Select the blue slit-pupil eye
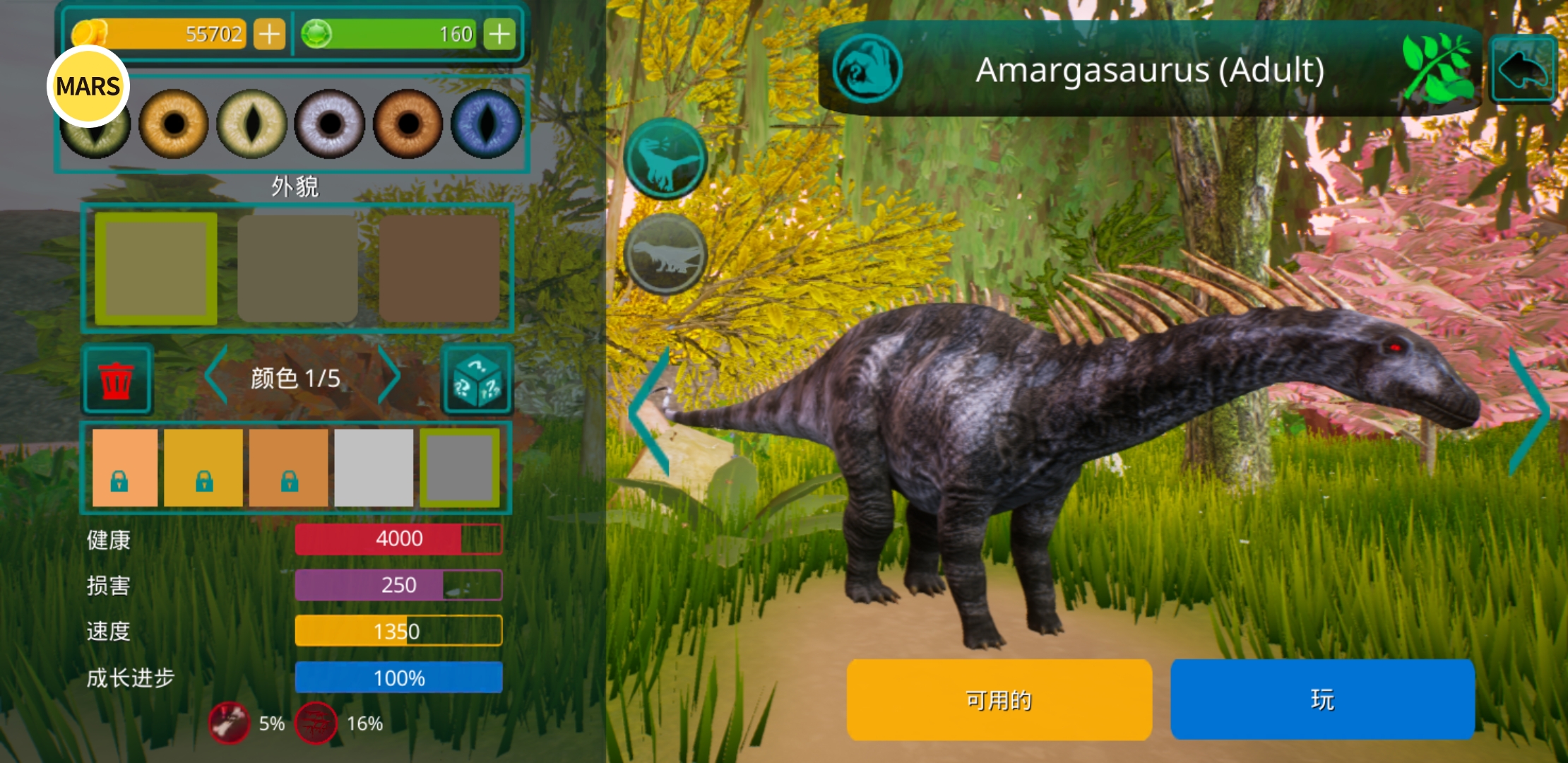Viewport: 1568px width, 763px height. (x=486, y=124)
